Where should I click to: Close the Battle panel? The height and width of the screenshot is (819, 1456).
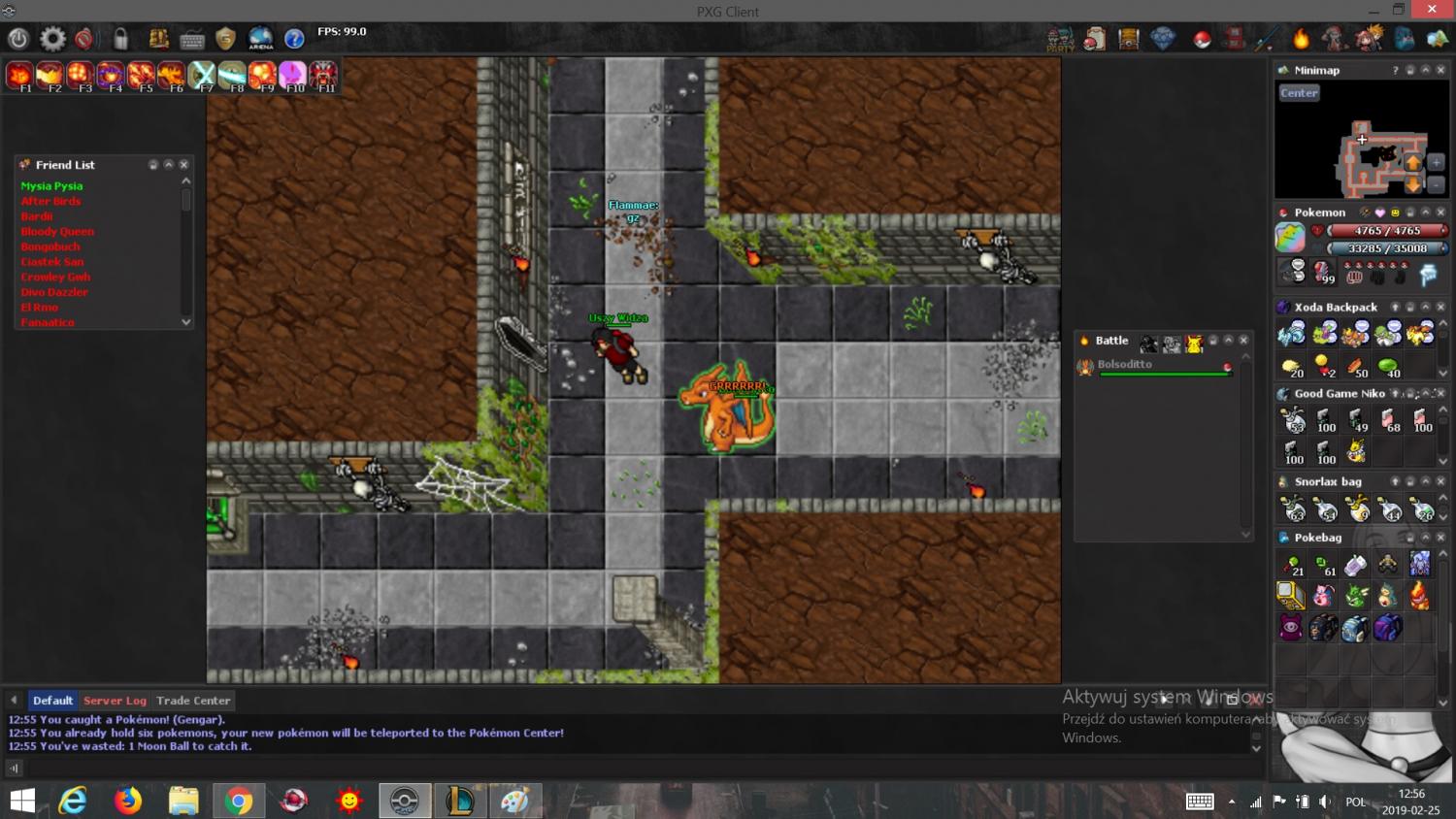click(x=1243, y=341)
